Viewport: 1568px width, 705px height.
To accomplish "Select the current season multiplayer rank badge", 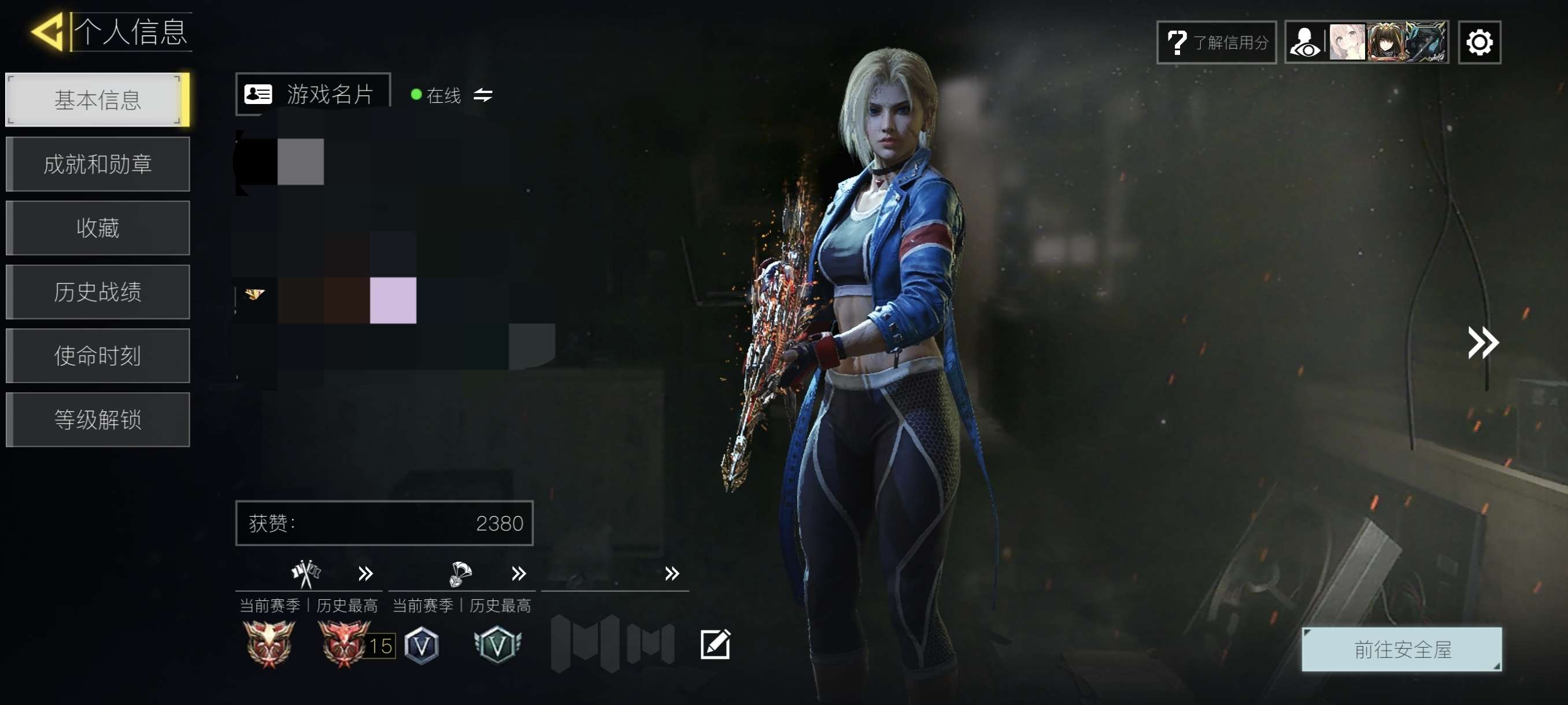I will [x=268, y=644].
